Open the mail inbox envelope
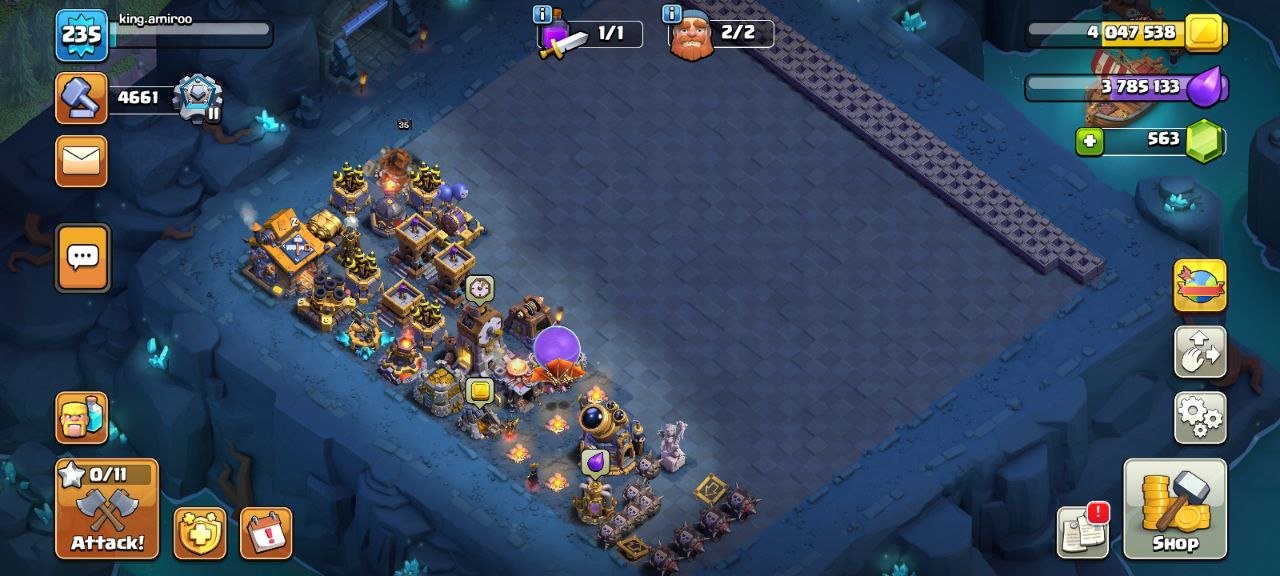This screenshot has height=576, width=1280. pos(81,161)
